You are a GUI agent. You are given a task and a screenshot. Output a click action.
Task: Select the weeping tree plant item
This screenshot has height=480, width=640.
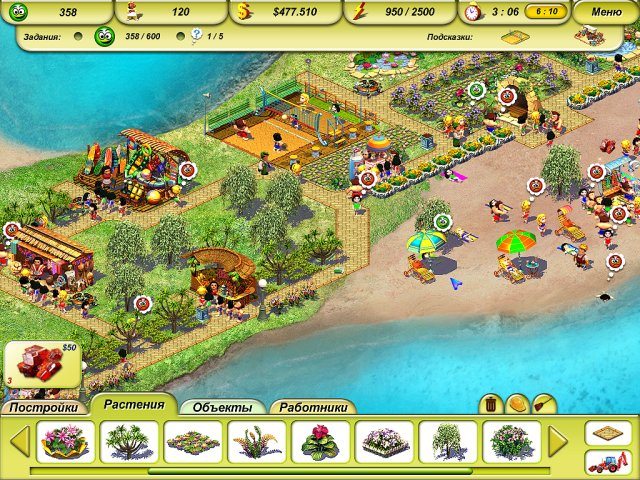click(x=448, y=441)
